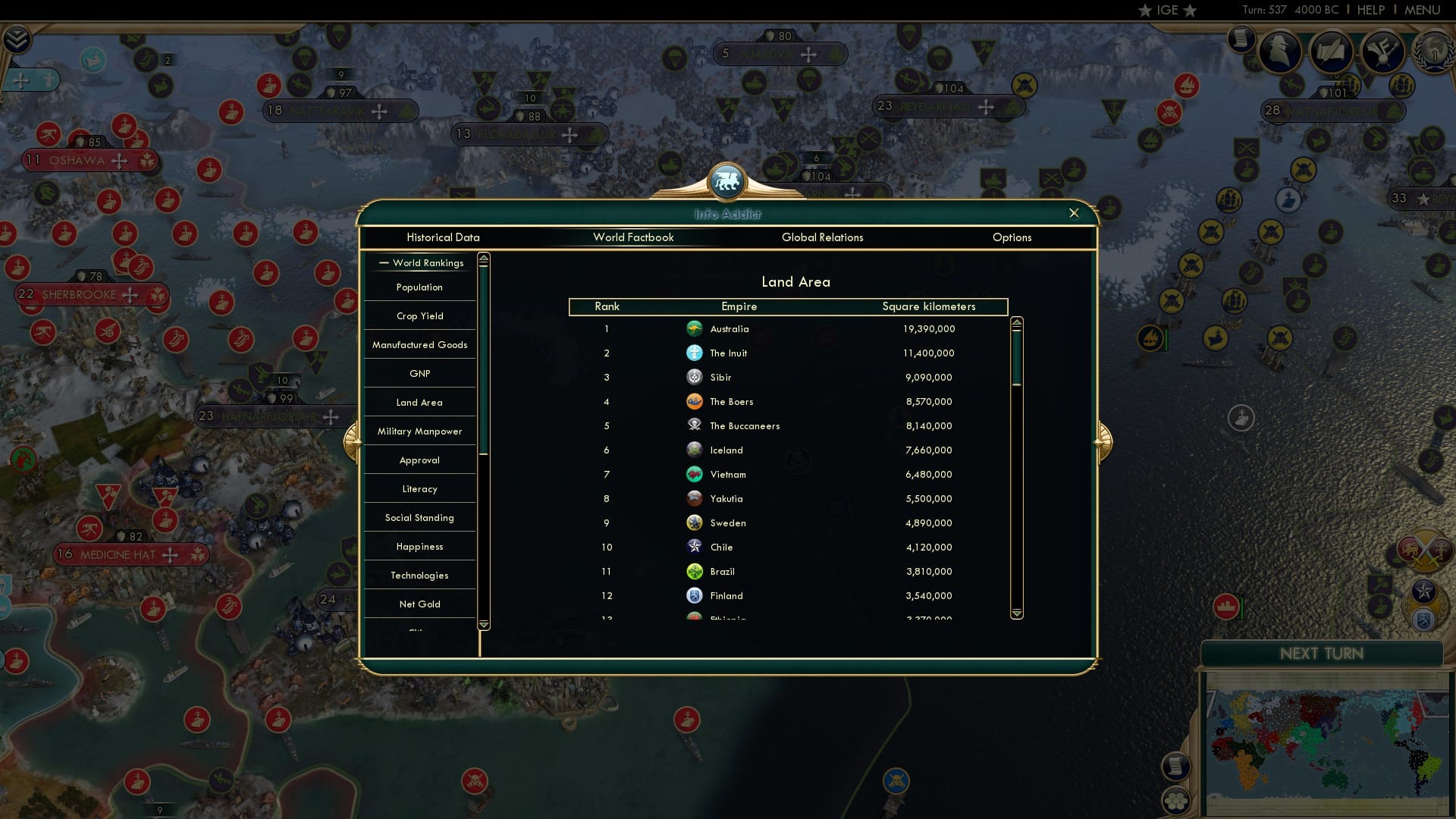Open the message log scroll icon near the minimap
The height and width of the screenshot is (819, 1456).
[x=1177, y=767]
